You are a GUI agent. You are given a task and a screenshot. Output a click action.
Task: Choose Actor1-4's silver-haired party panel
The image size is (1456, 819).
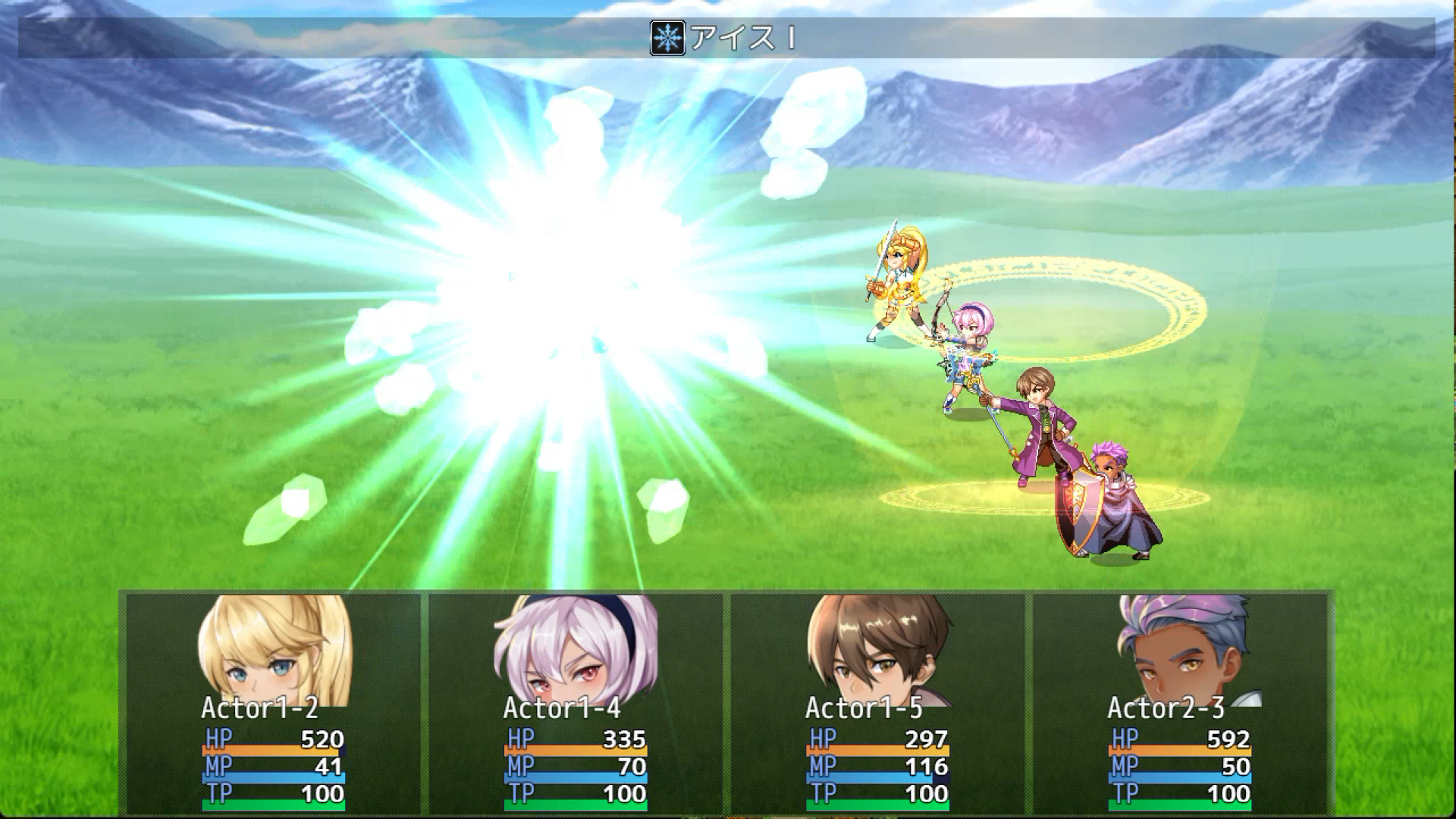tap(575, 701)
